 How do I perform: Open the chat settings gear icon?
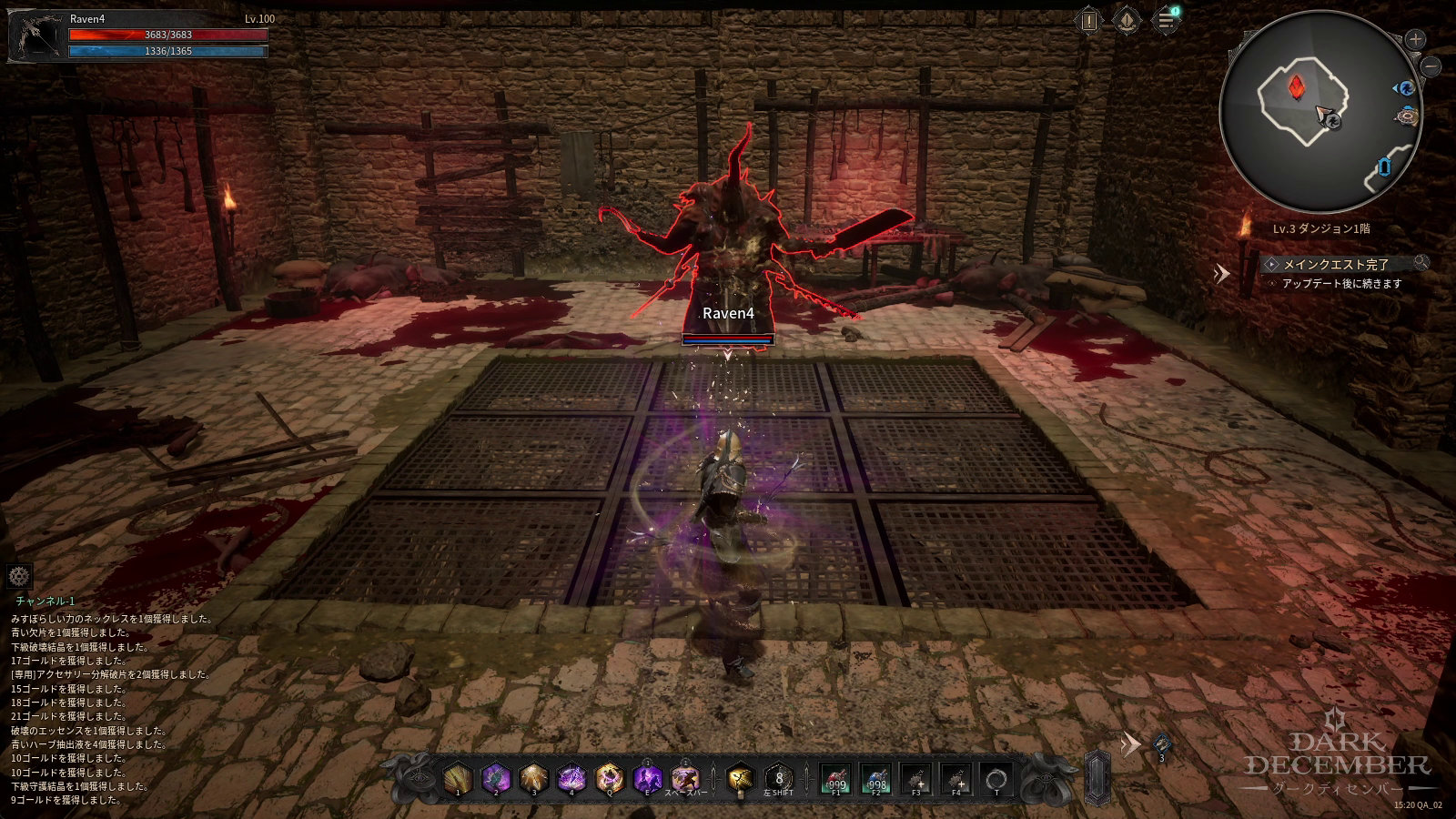[x=19, y=576]
